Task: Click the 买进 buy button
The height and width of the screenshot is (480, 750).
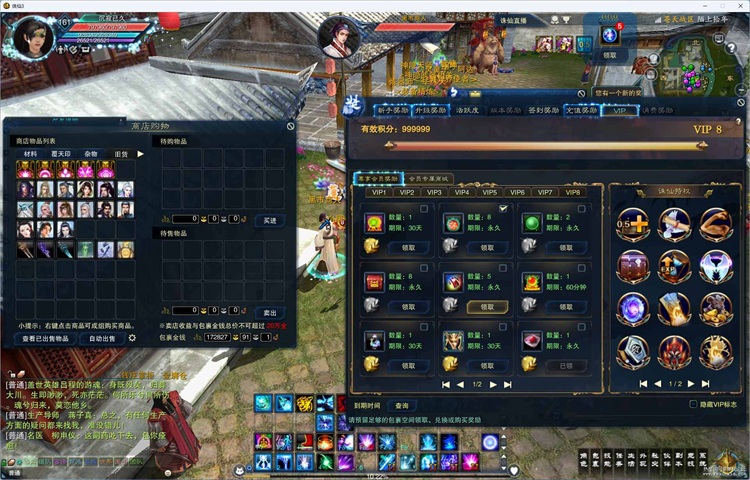Action: coord(269,219)
